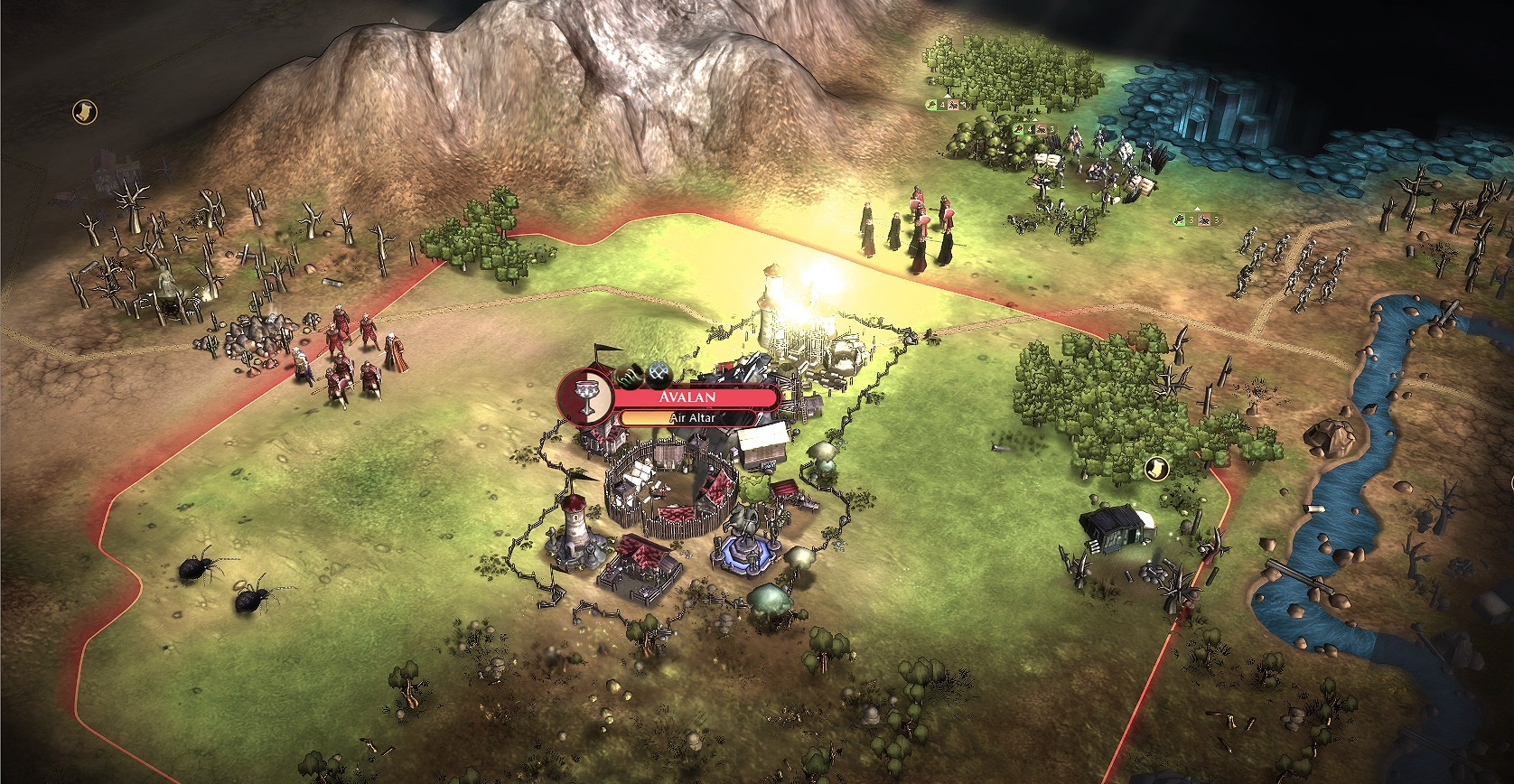This screenshot has width=1514, height=784.
Task: Click the chalice faction crest emblem
Action: tap(584, 397)
